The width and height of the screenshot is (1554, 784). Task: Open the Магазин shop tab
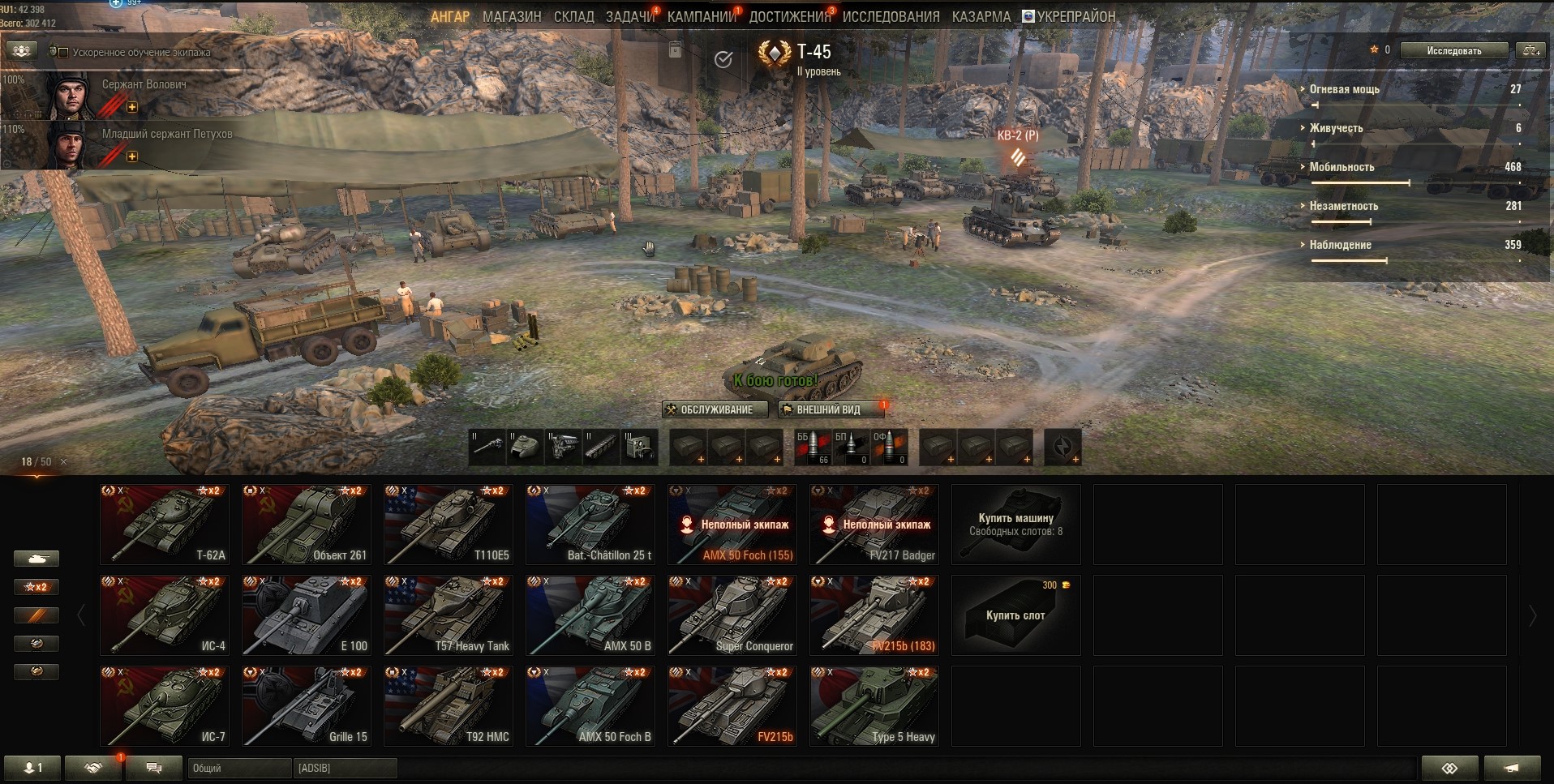click(511, 16)
